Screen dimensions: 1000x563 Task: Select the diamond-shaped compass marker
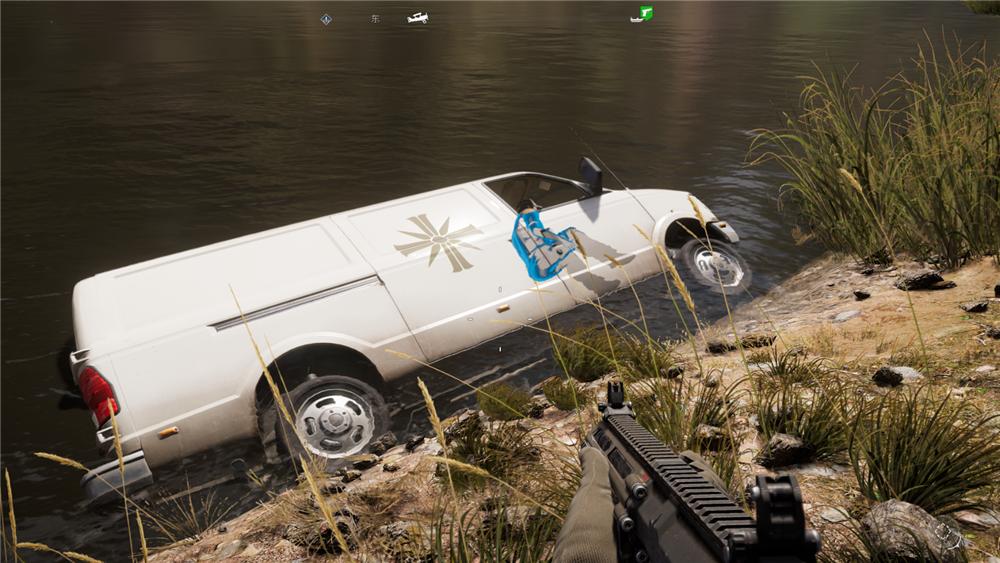click(x=326, y=19)
